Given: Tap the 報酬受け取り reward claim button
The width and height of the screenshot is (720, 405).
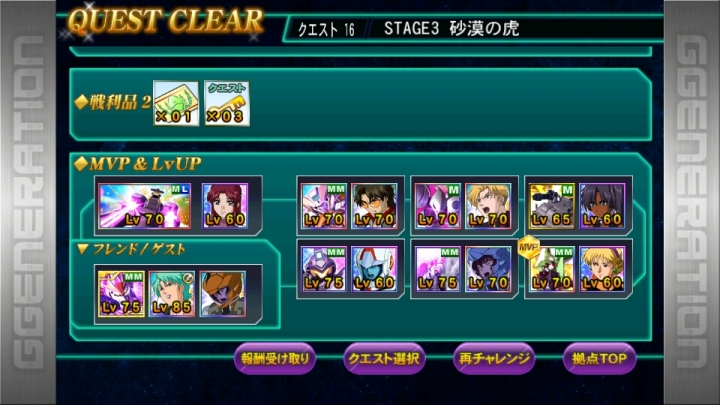Looking at the screenshot, I should (x=276, y=357).
